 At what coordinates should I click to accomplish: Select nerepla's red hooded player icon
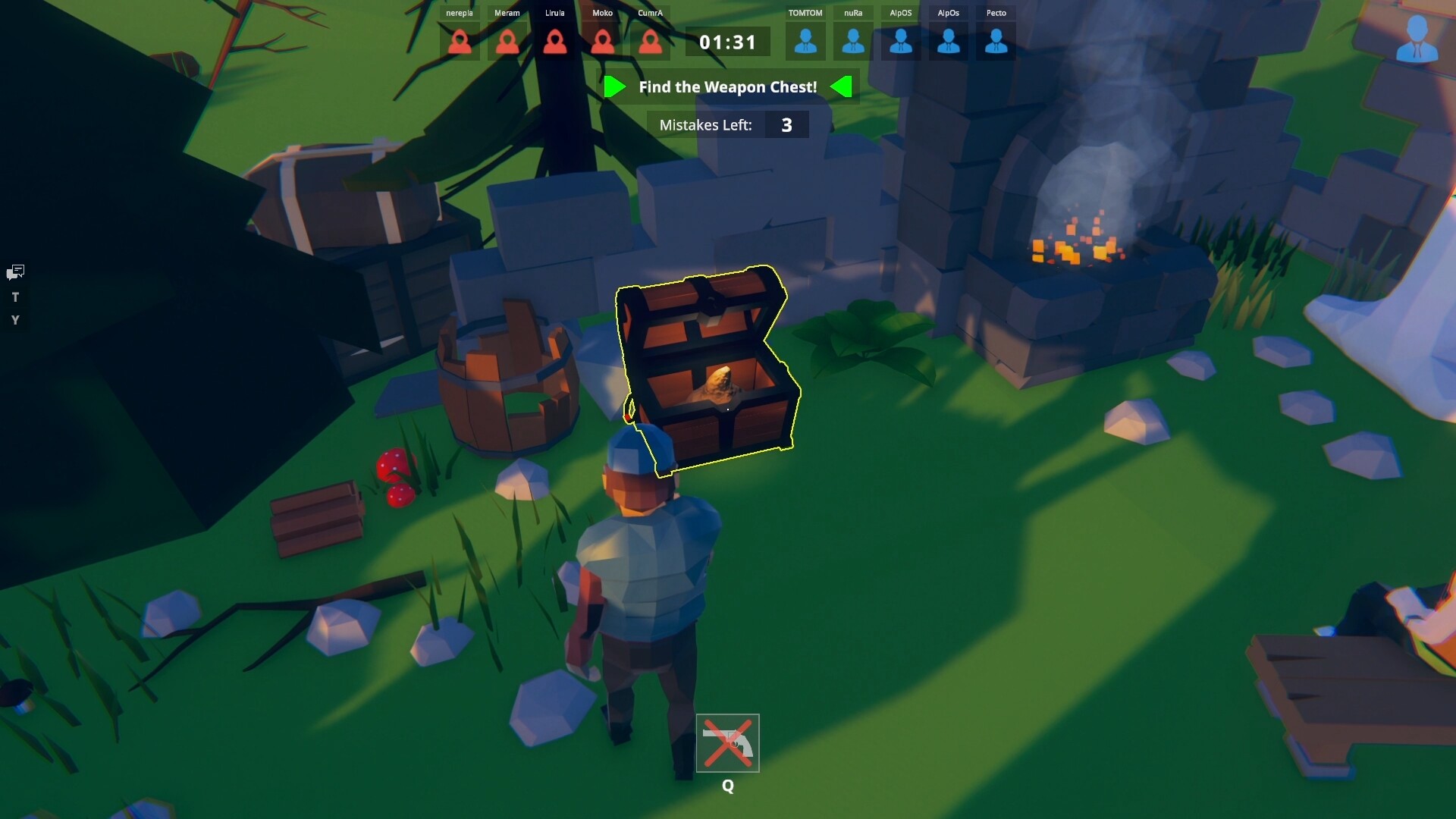click(460, 42)
